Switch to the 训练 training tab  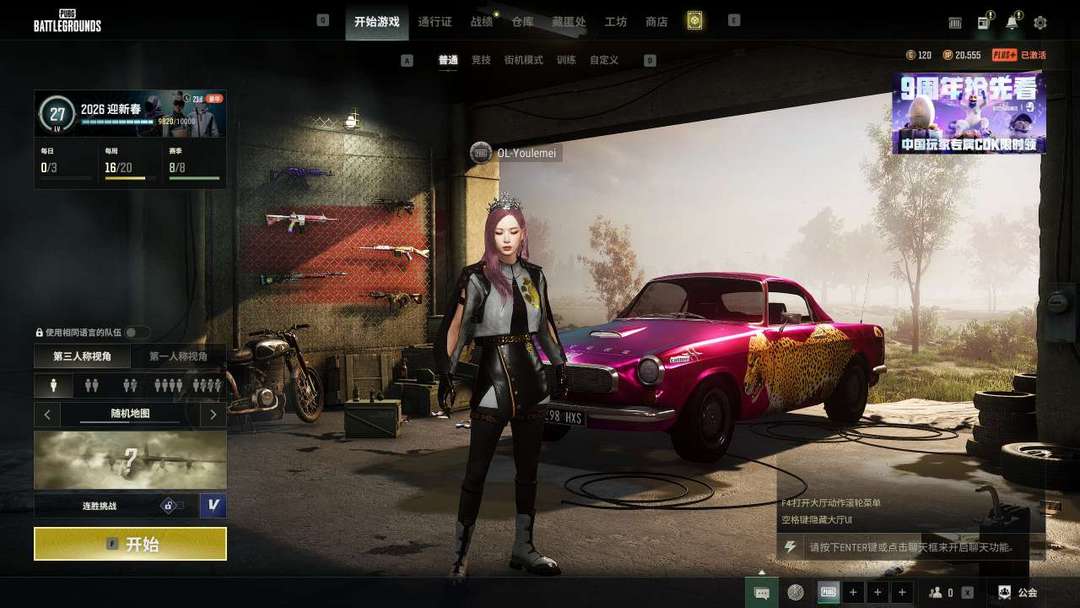[566, 60]
